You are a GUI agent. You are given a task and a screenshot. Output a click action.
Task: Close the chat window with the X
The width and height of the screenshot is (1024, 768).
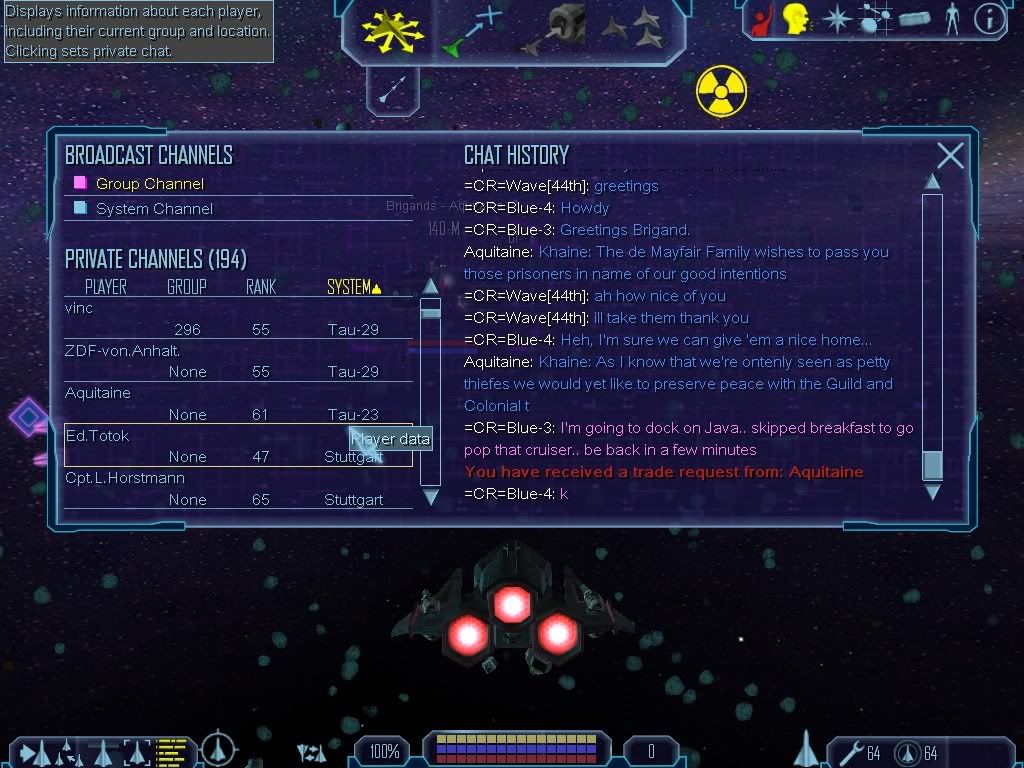coord(950,155)
